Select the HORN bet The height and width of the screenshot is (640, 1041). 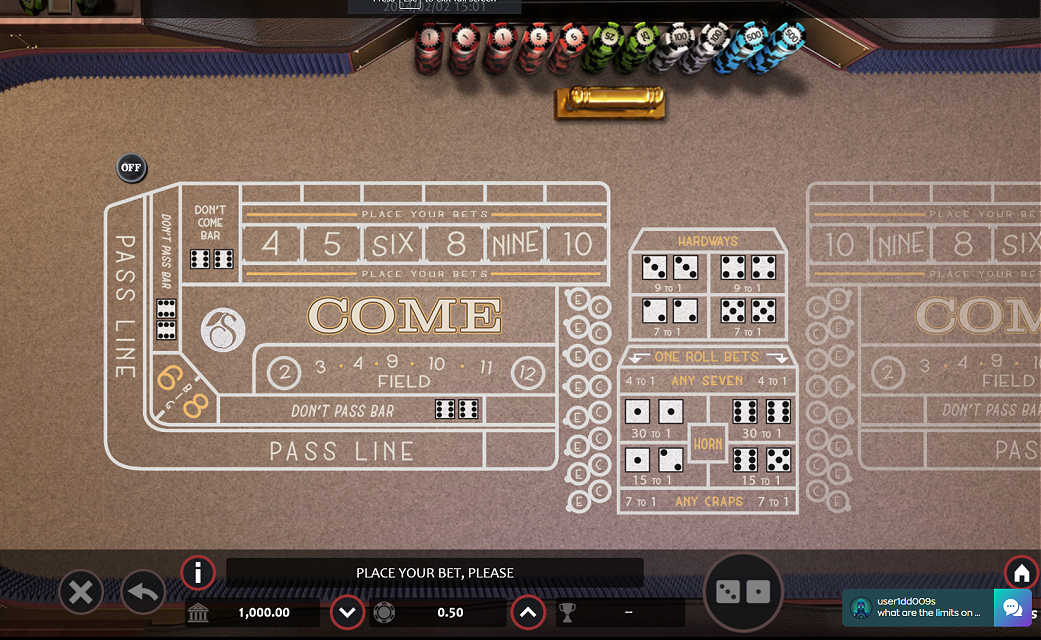(708, 443)
